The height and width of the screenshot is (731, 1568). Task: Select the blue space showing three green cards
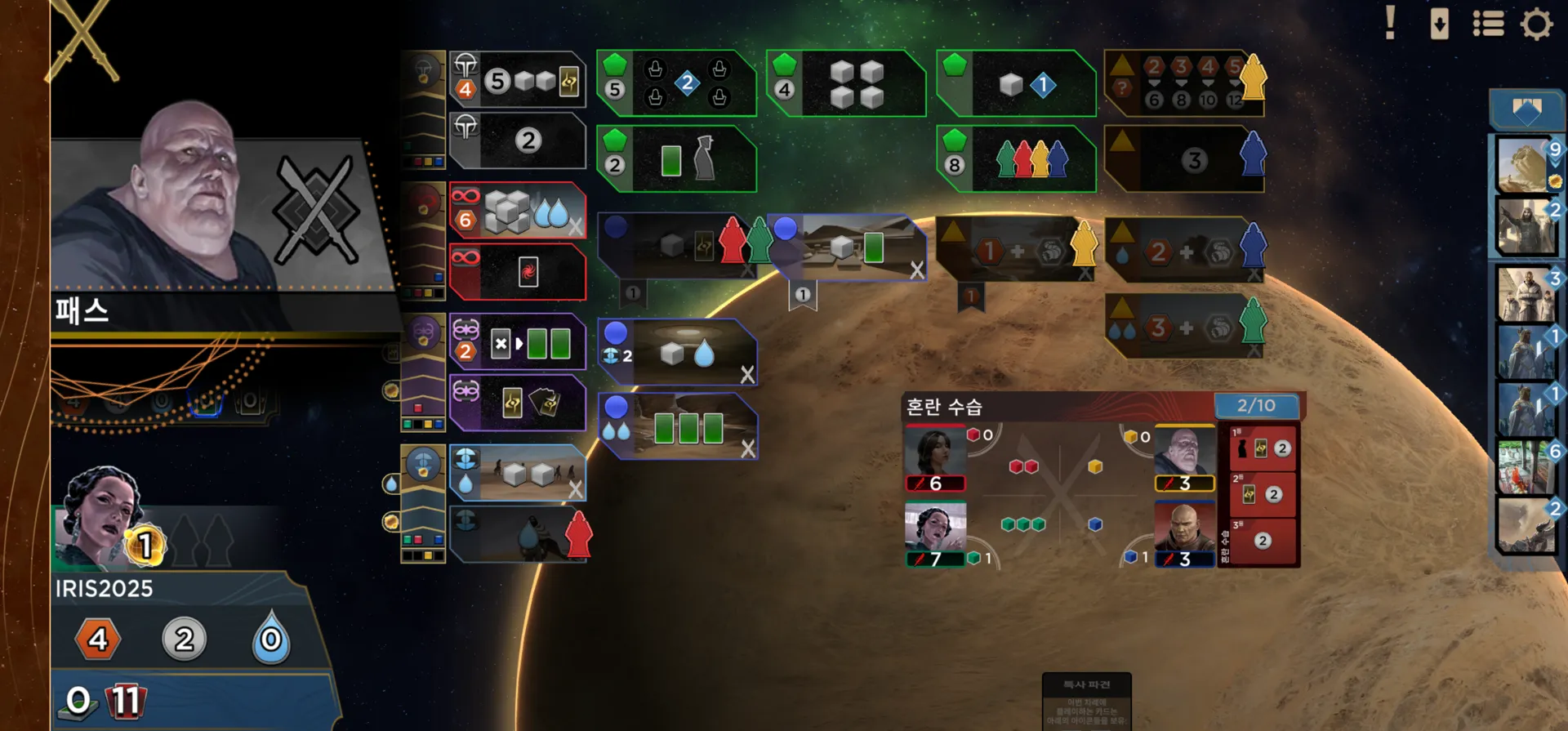678,427
